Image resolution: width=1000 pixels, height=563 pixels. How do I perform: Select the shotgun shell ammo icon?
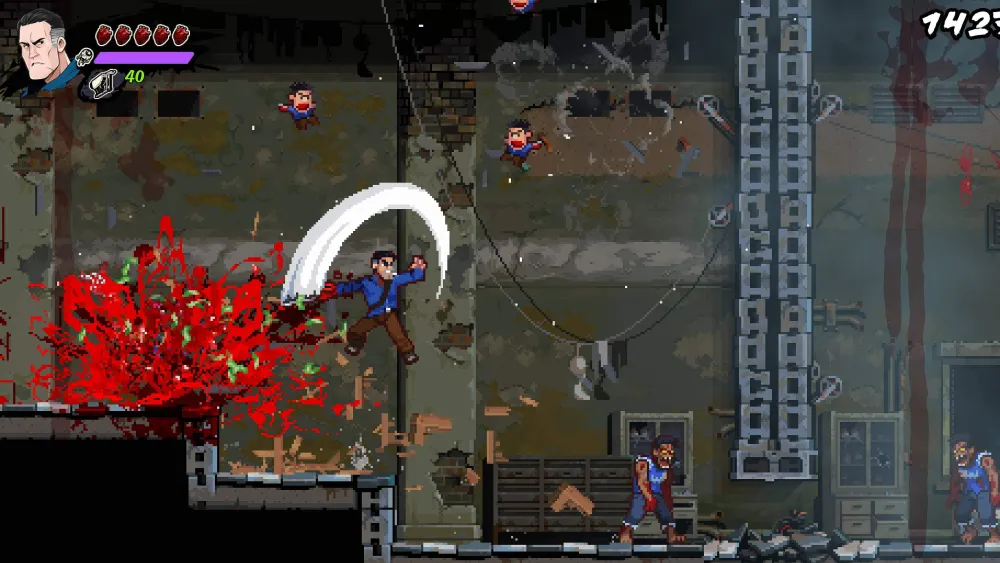tap(103, 84)
